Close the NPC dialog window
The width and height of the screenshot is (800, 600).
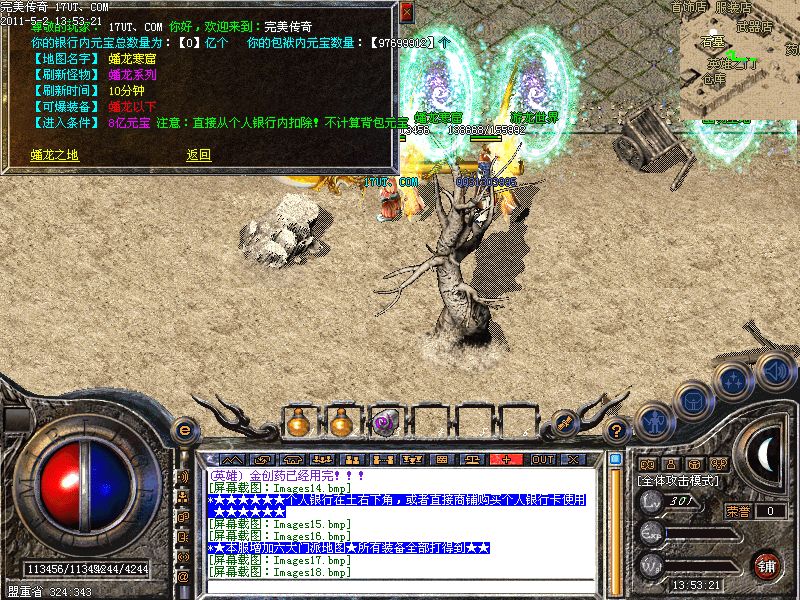(406, 12)
